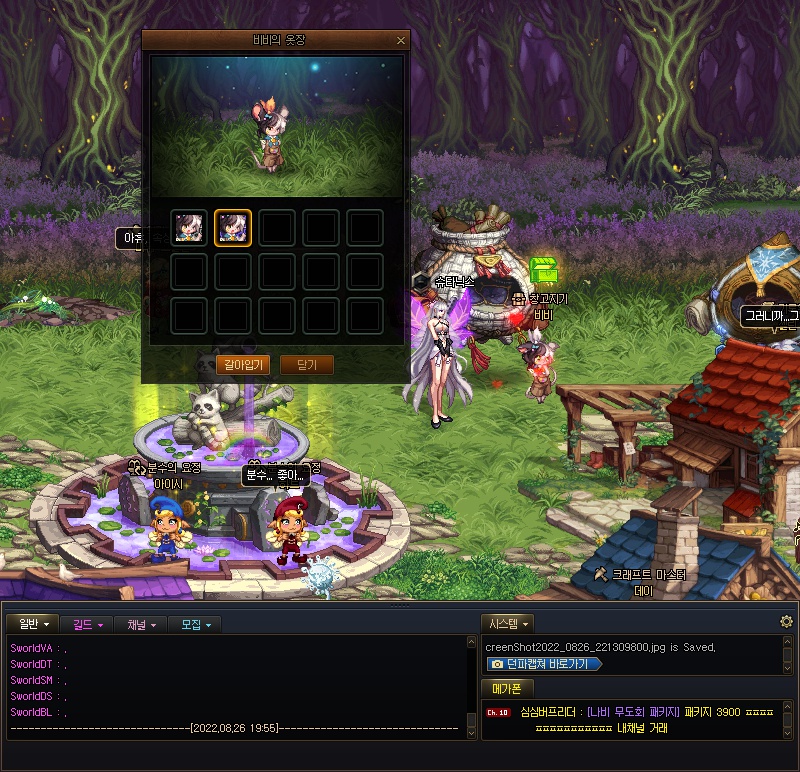Open the 채널 chat tab
800x772 pixels.
click(x=140, y=625)
